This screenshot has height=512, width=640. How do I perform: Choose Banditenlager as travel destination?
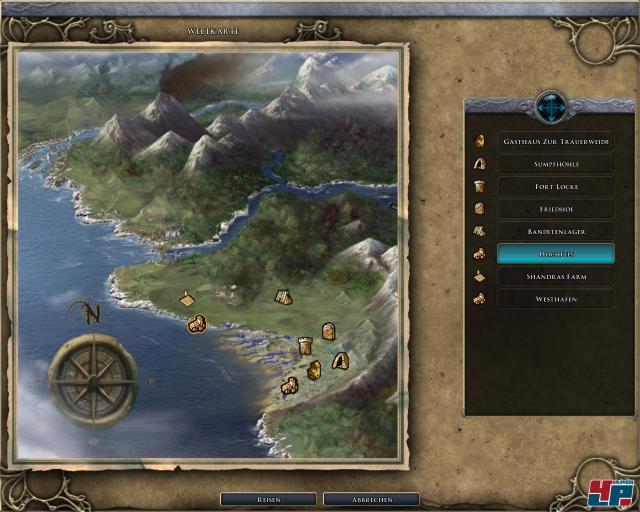click(x=556, y=231)
